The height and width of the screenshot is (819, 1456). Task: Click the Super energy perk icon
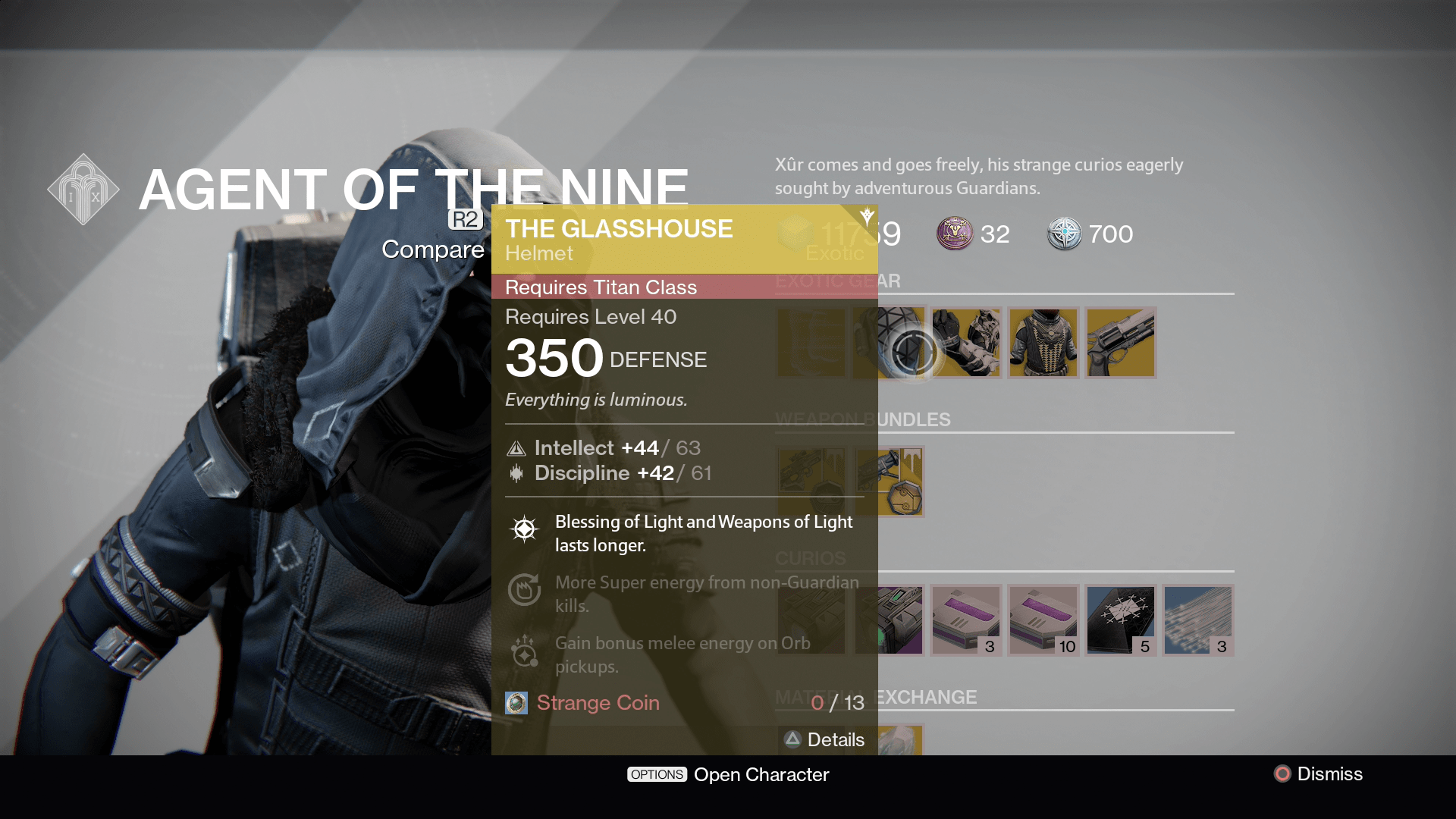tap(525, 590)
